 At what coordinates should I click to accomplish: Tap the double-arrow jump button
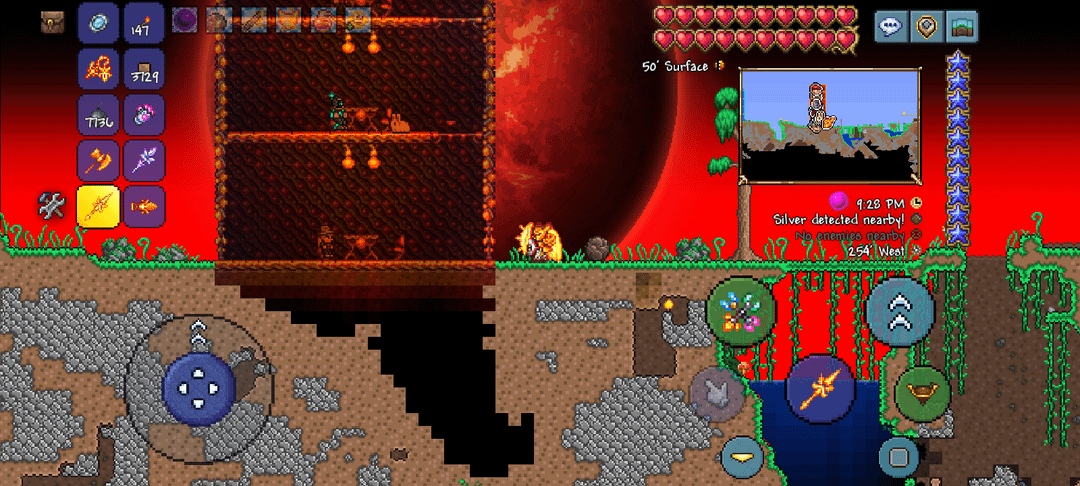[x=900, y=311]
